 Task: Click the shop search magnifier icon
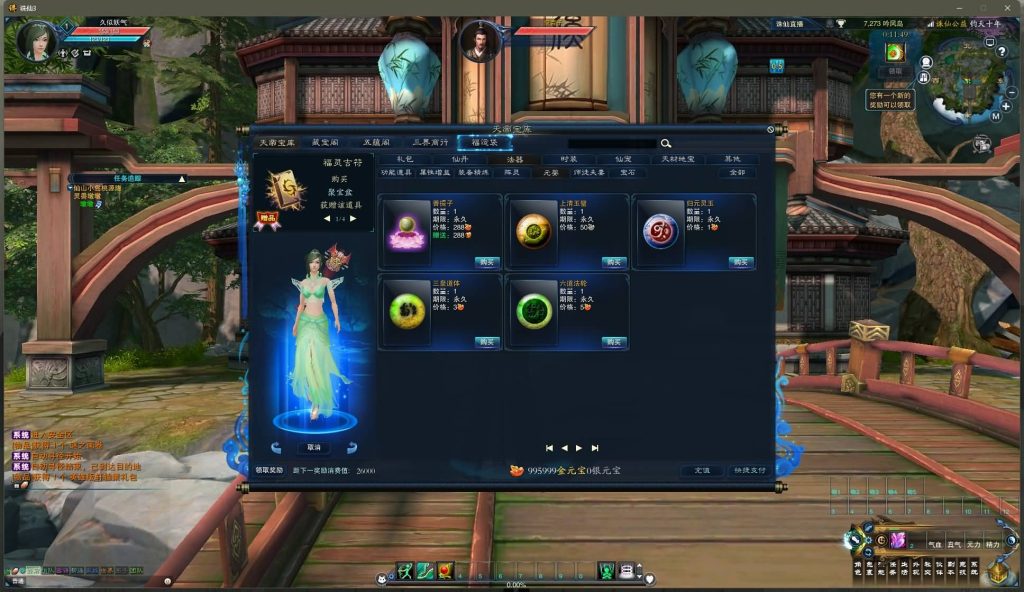(665, 144)
